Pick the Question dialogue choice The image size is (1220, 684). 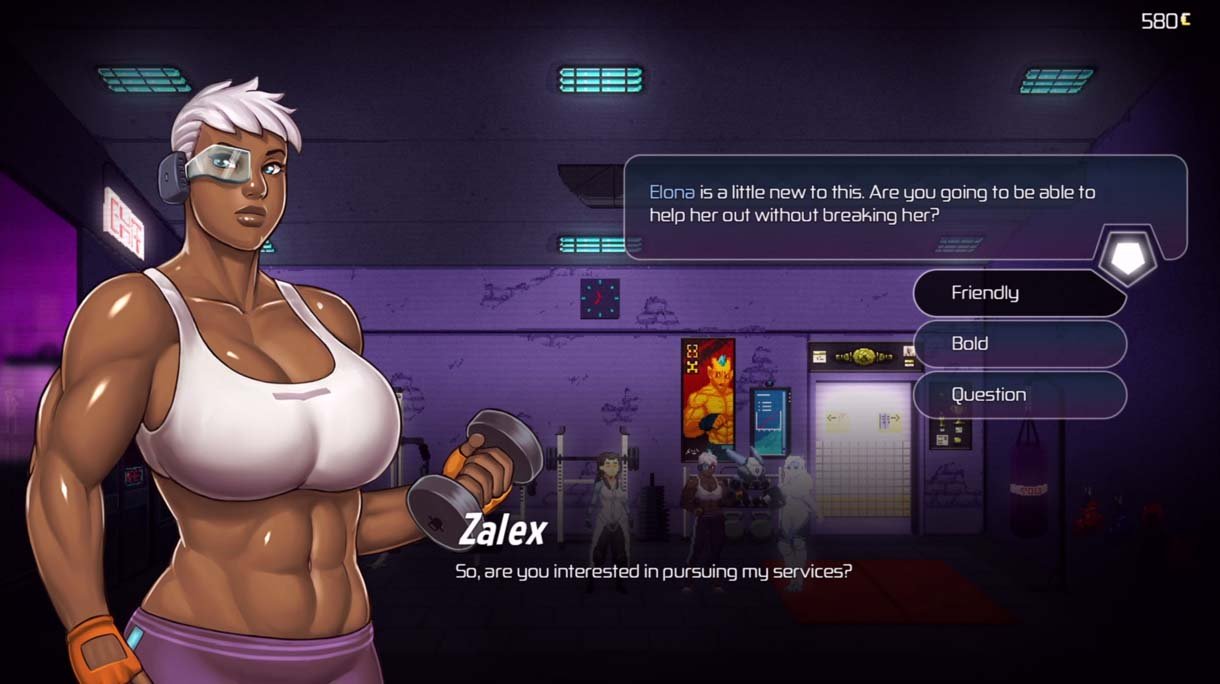point(1018,395)
